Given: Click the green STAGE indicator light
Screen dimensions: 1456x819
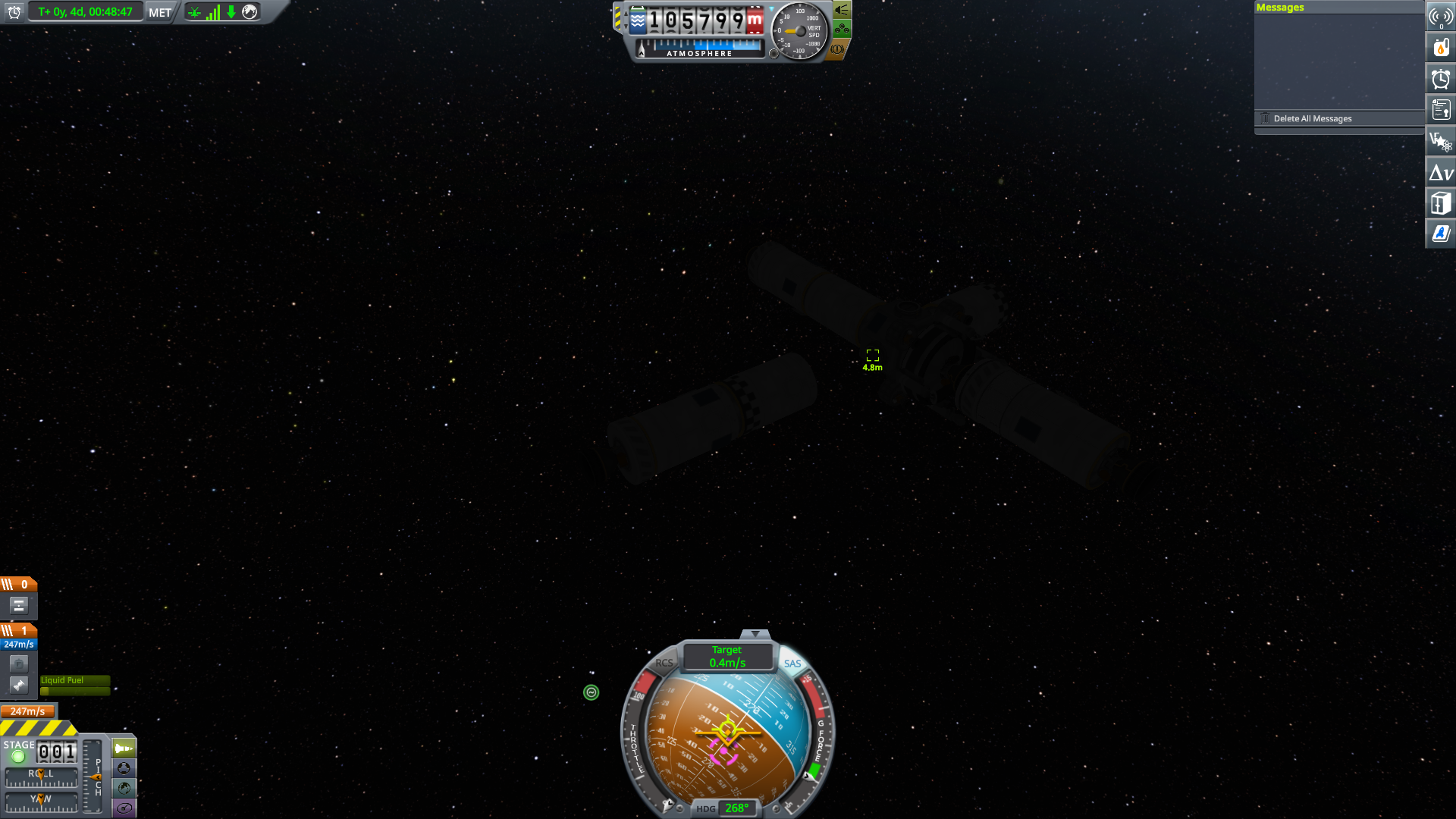Looking at the screenshot, I should (x=18, y=756).
